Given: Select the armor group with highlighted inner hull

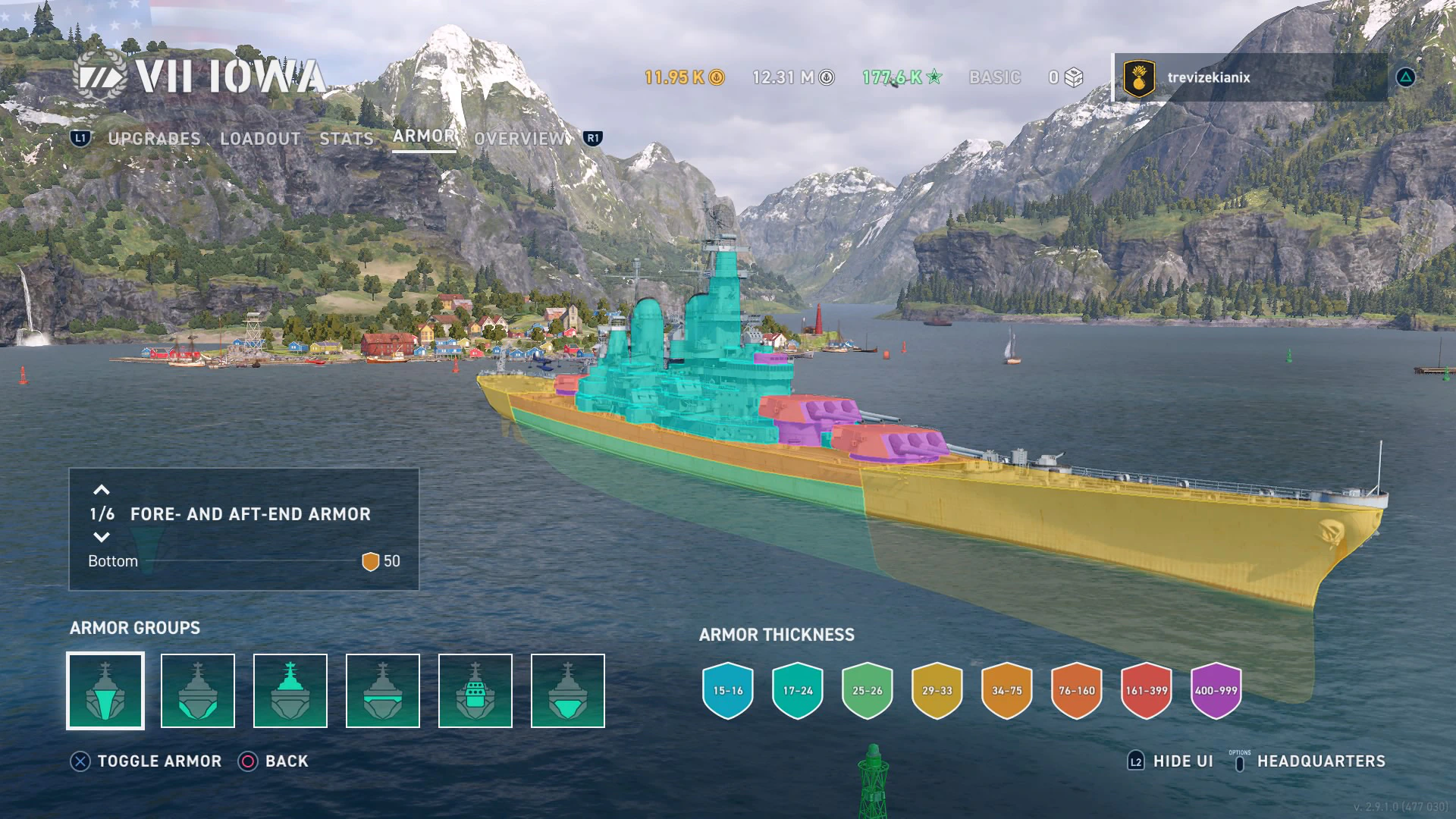Looking at the screenshot, I should (568, 691).
